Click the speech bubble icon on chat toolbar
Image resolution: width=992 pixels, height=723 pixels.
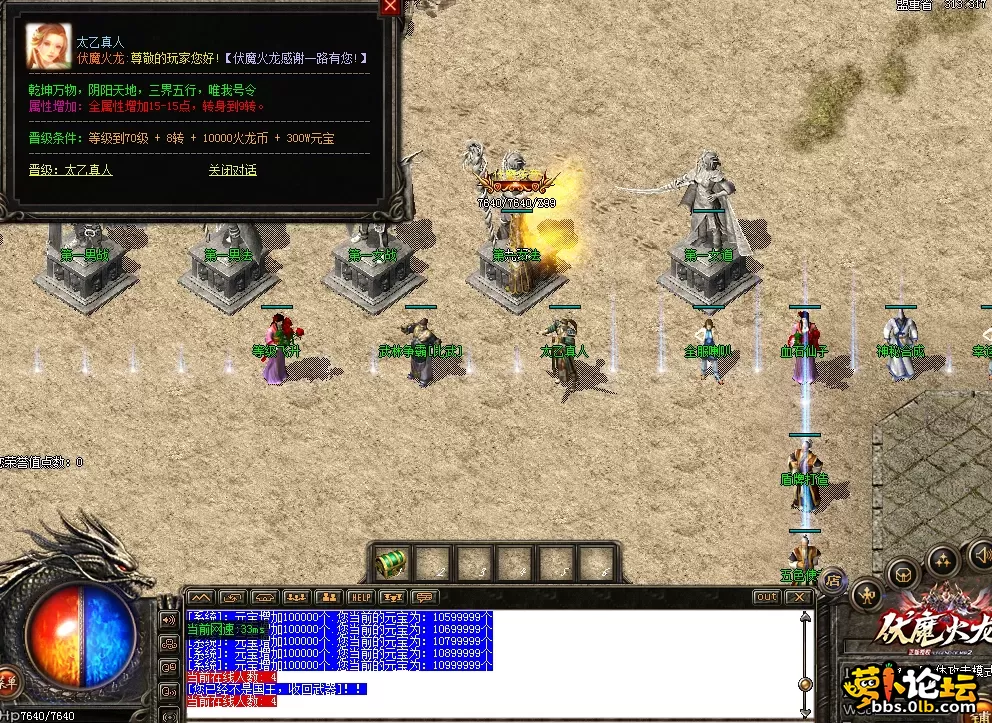424,597
